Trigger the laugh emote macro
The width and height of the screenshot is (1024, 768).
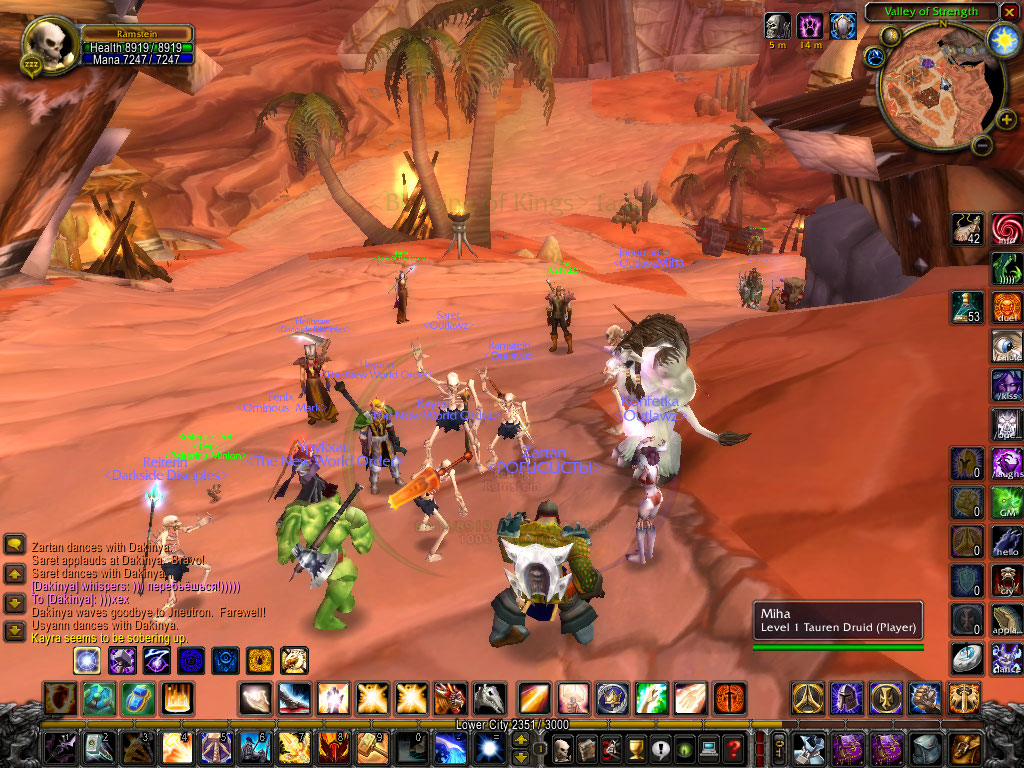(x=1007, y=464)
